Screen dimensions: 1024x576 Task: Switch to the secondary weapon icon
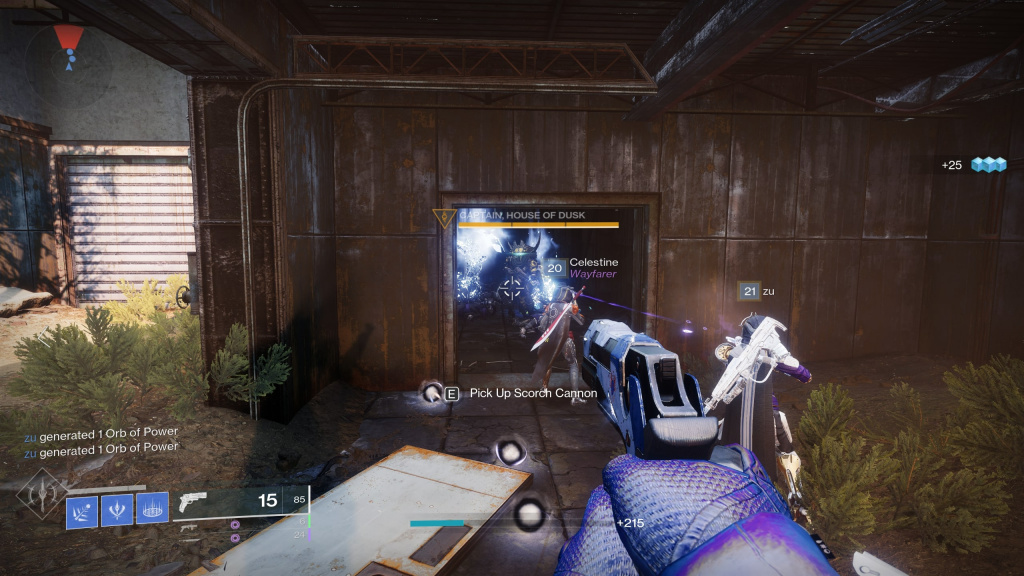click(x=188, y=527)
